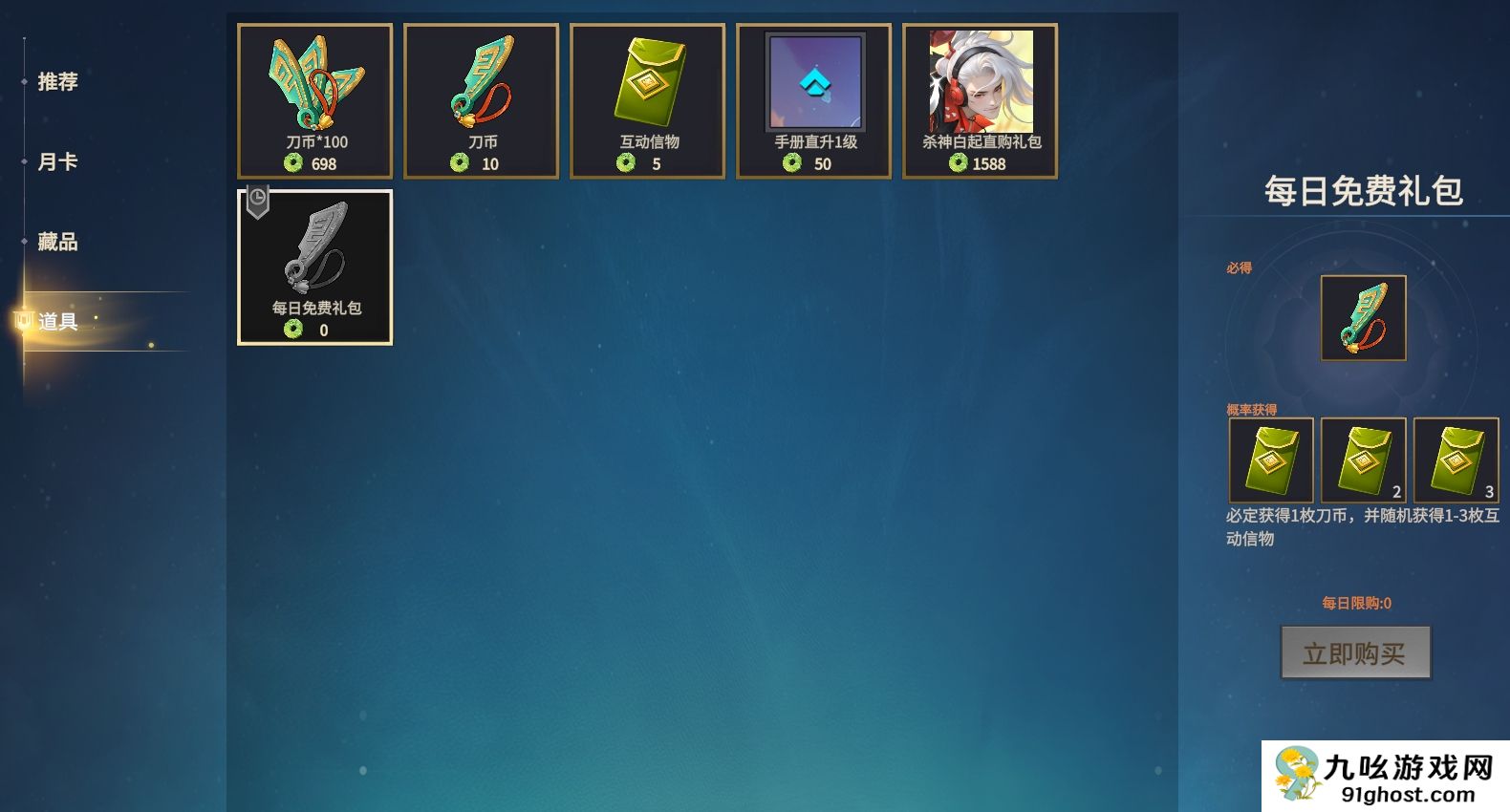
Task: Switch to the 推荐 tab
Action: pos(57,82)
